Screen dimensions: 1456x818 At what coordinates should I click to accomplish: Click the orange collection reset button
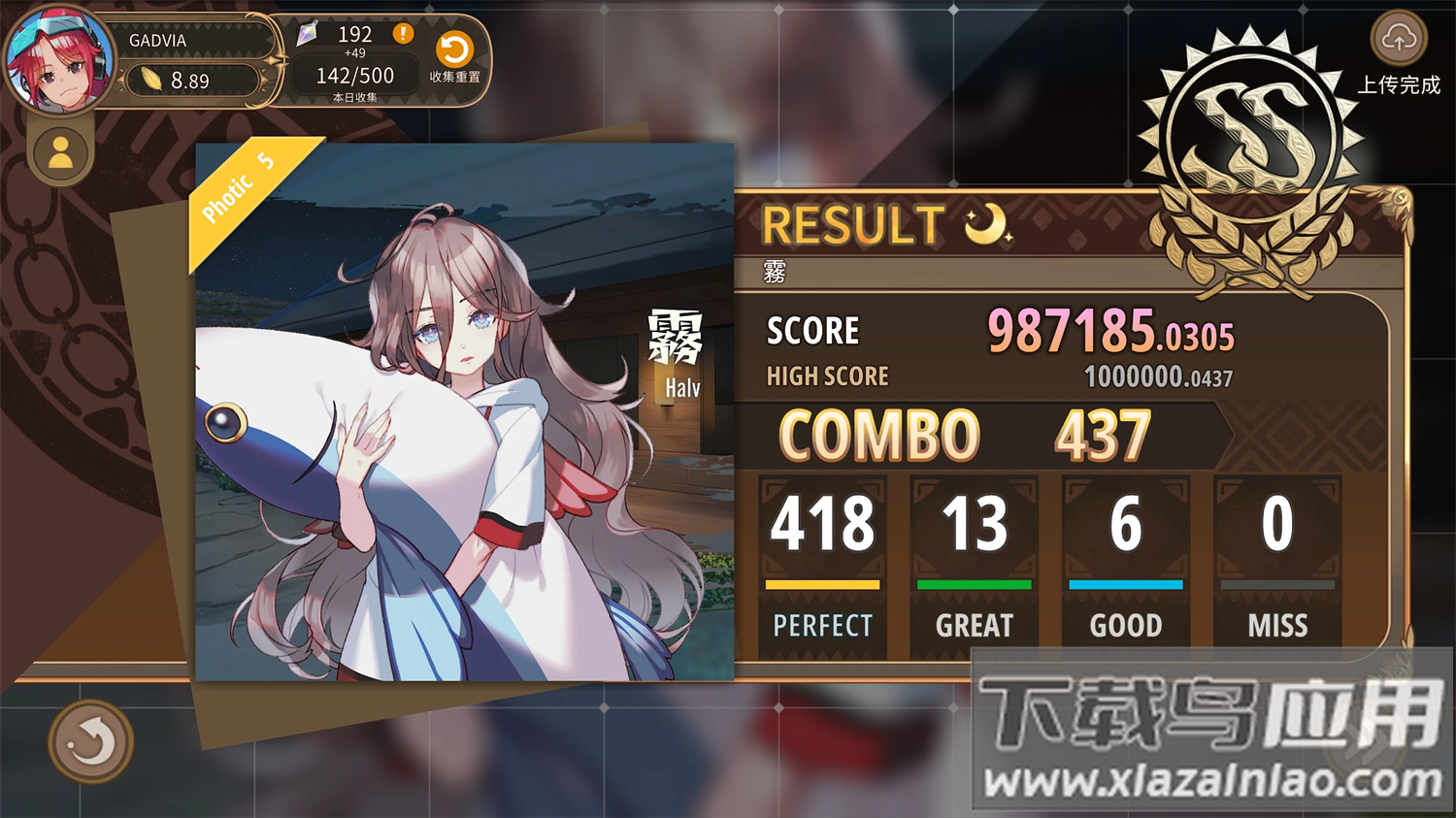pyautogui.click(x=454, y=49)
